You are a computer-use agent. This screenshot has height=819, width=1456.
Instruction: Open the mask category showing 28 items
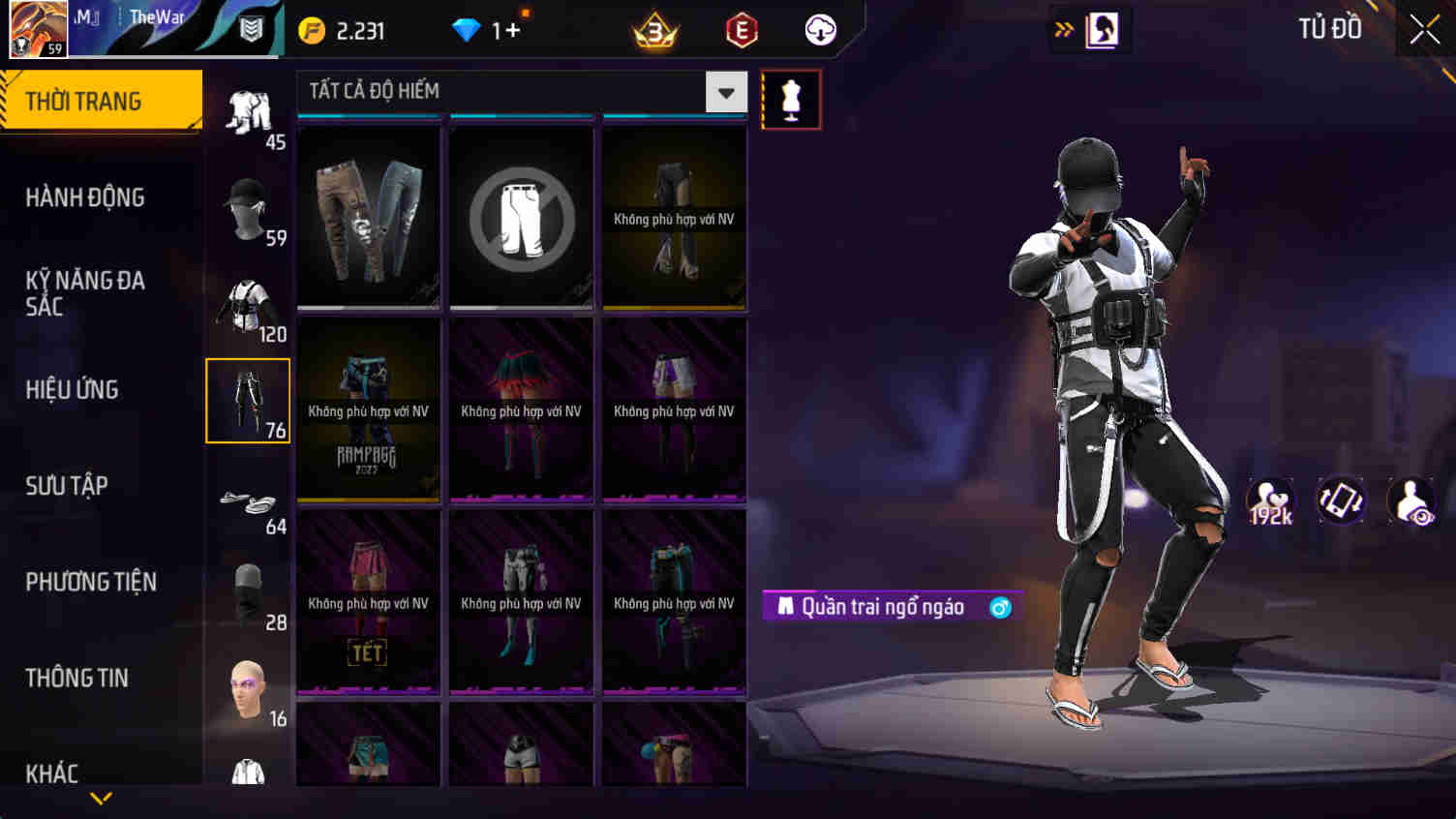click(248, 591)
